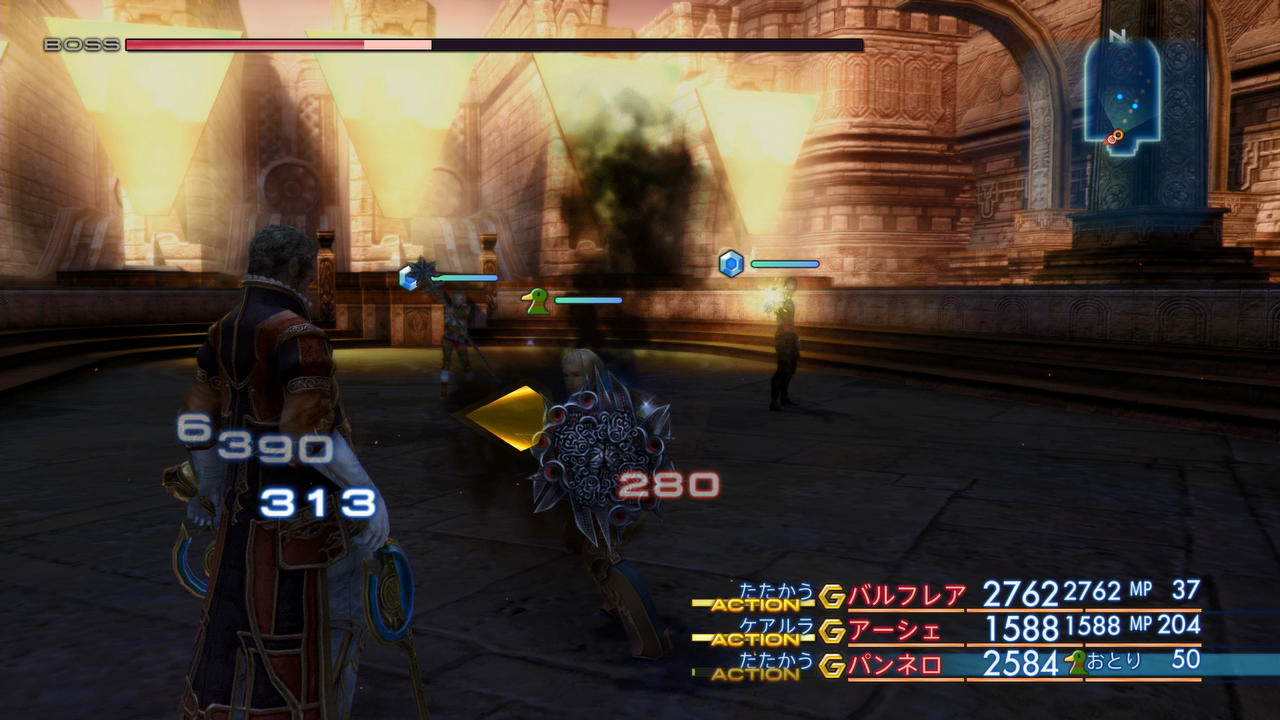
Task: Open the minimap in the corner
Action: (1122, 92)
